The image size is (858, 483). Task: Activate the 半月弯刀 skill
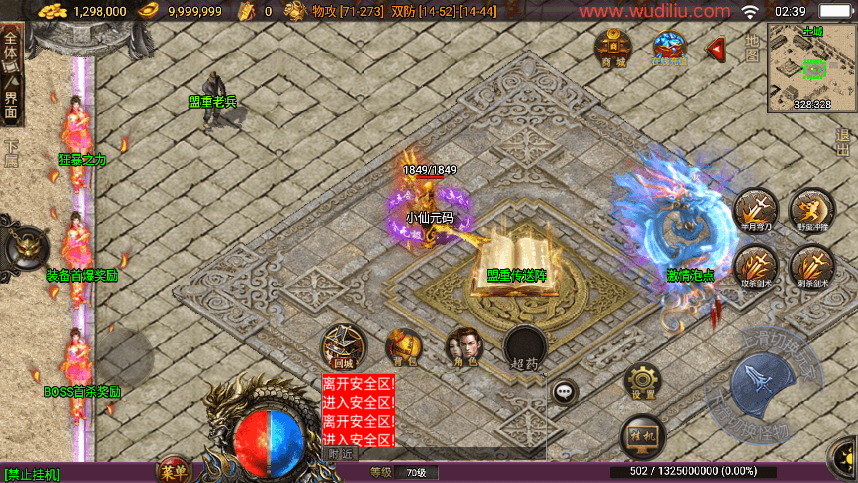(x=755, y=212)
